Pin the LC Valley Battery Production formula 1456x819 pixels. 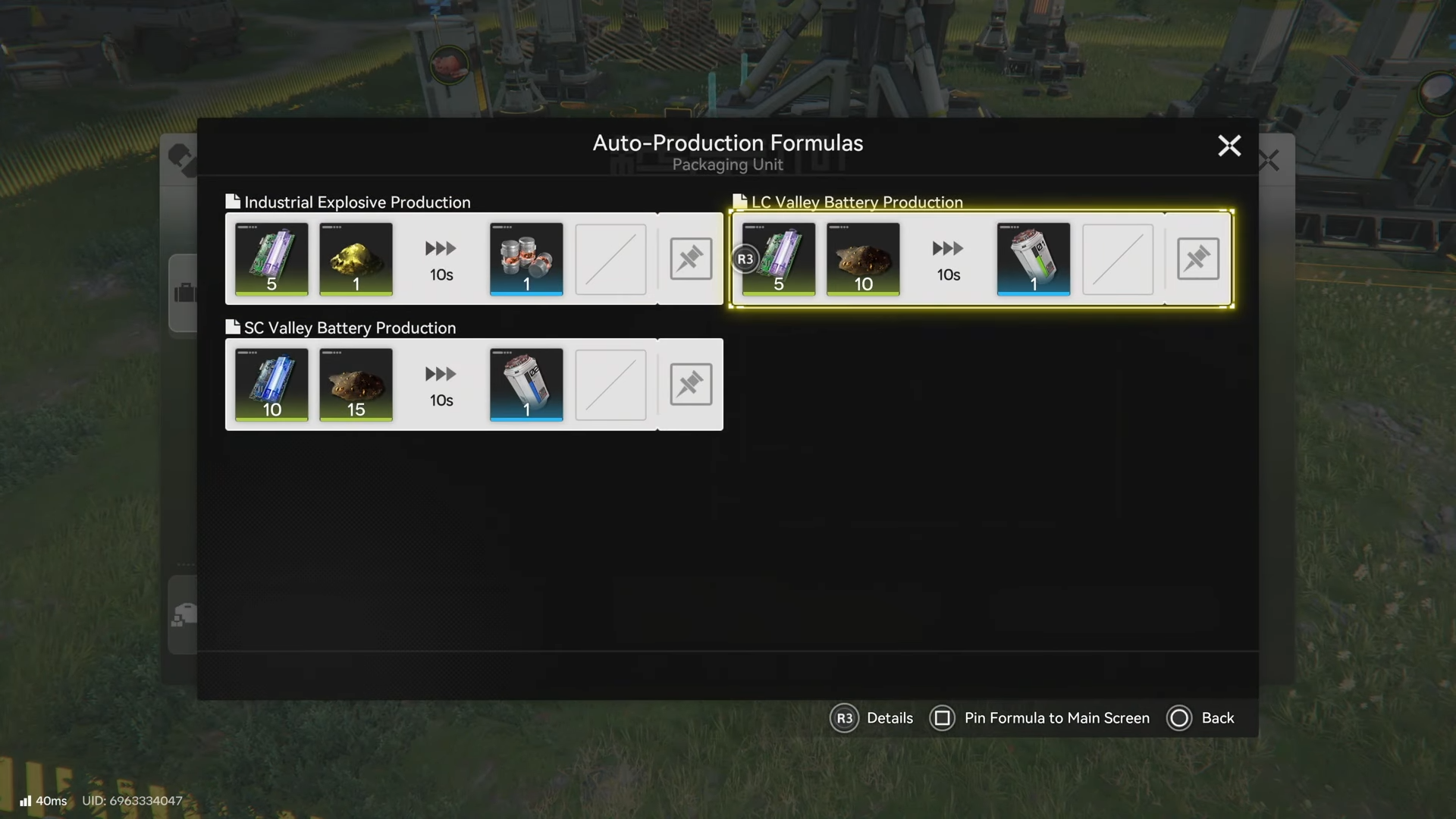[1197, 259]
